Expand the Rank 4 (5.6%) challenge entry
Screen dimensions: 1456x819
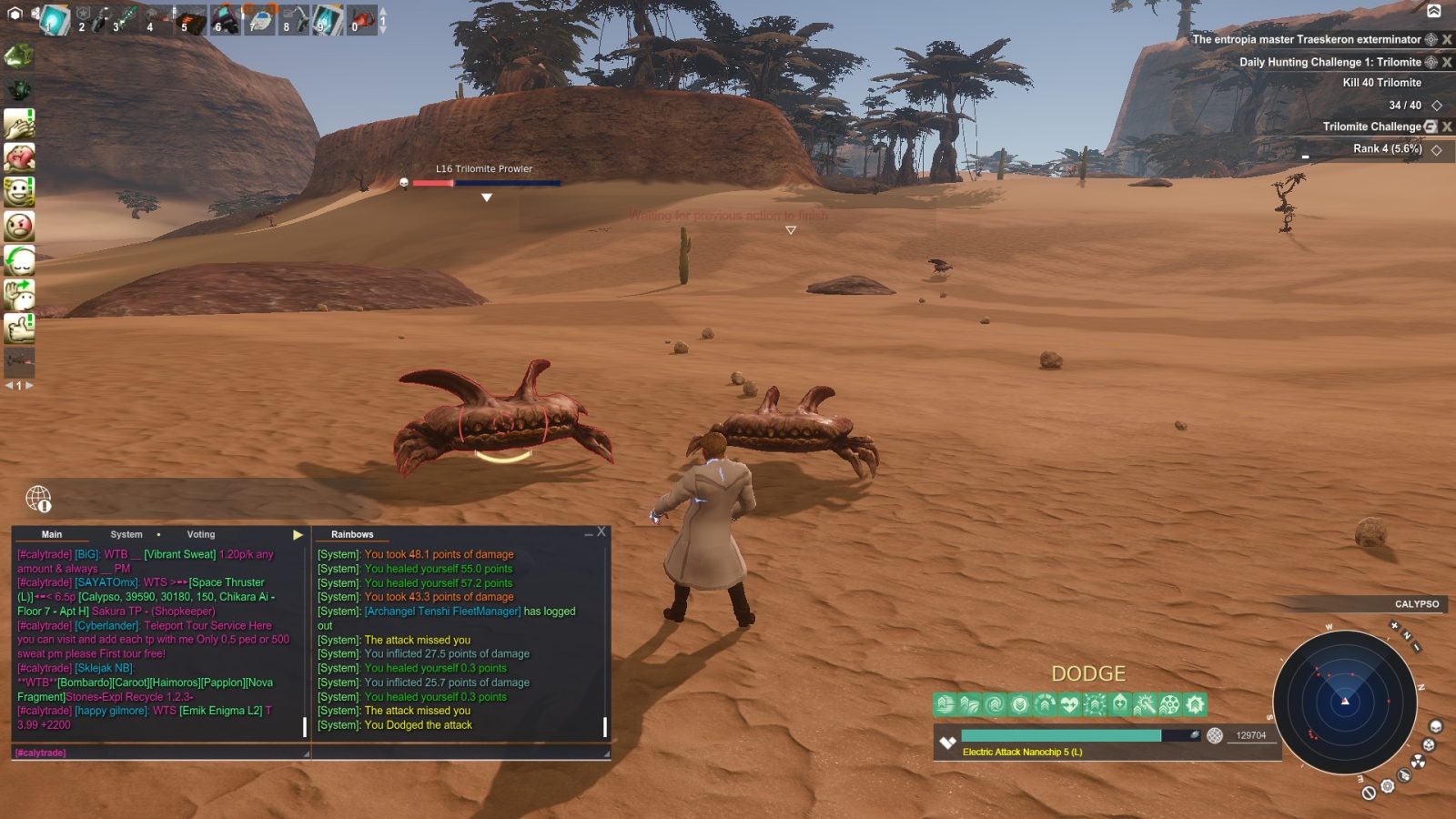[x=1436, y=149]
